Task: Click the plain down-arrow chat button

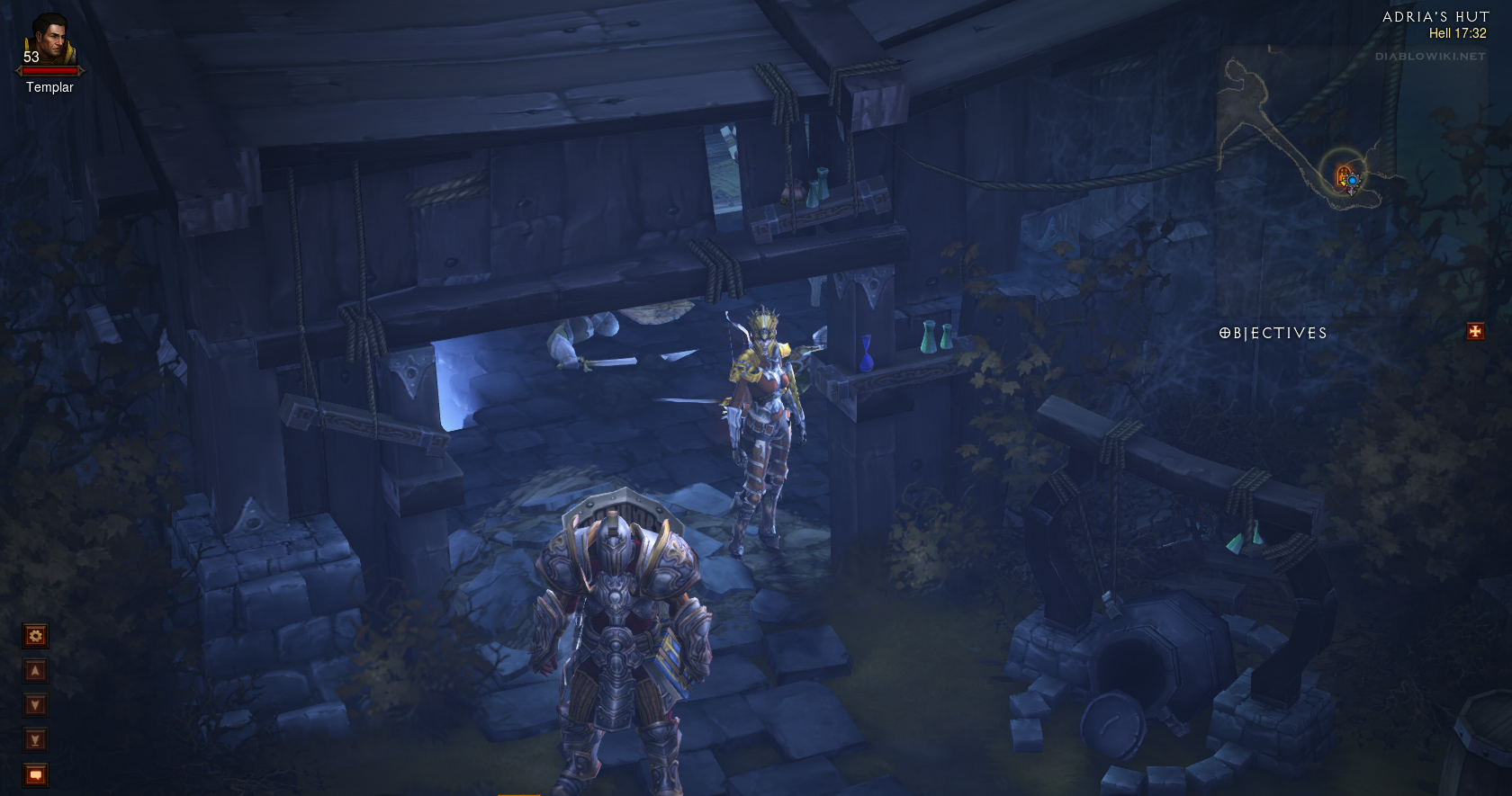Action: 35,705
